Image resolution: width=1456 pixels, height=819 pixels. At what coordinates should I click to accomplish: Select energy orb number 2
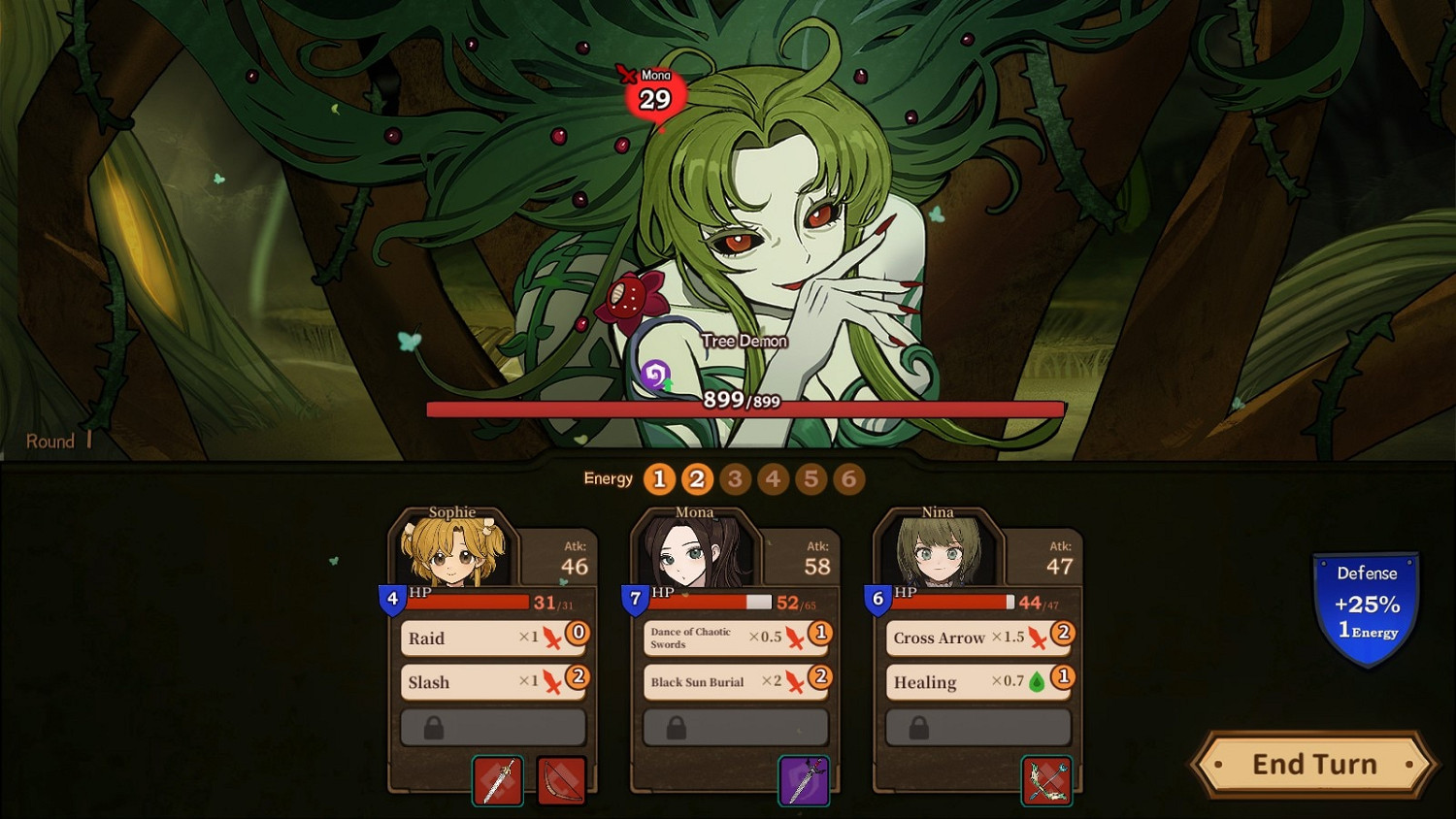696,478
